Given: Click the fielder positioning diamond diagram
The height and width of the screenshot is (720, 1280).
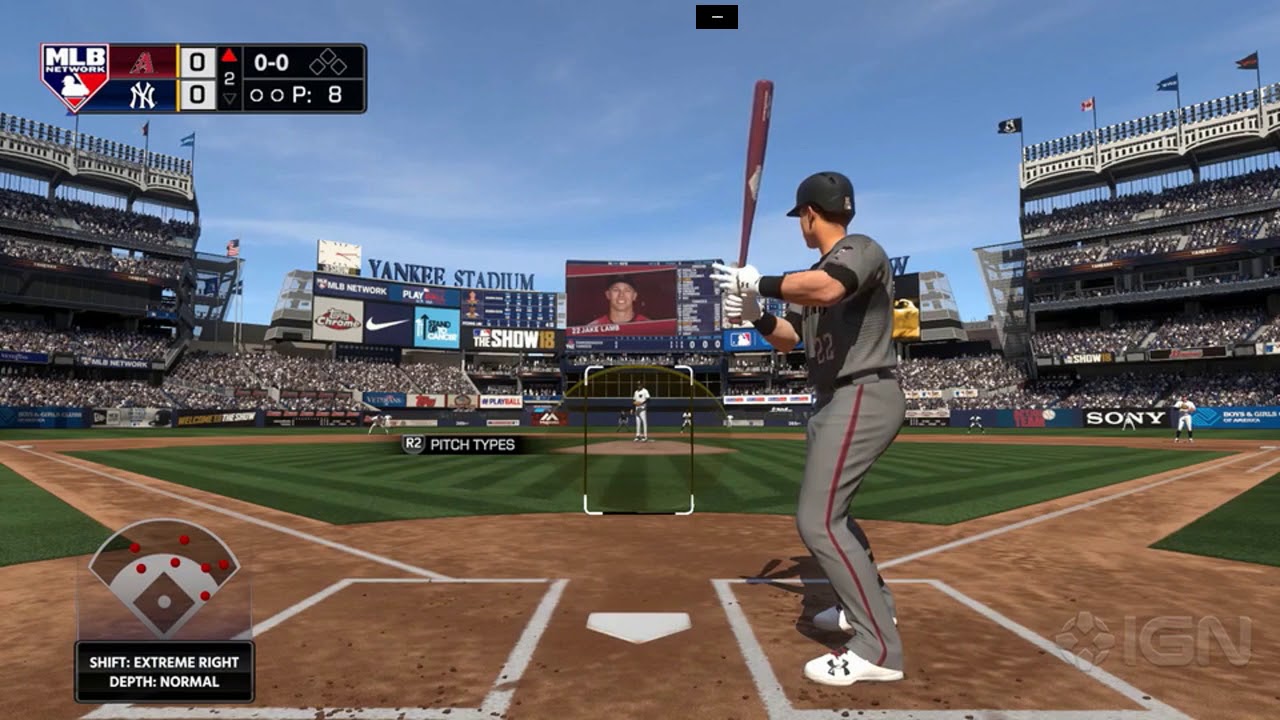Looking at the screenshot, I should click(x=164, y=580).
